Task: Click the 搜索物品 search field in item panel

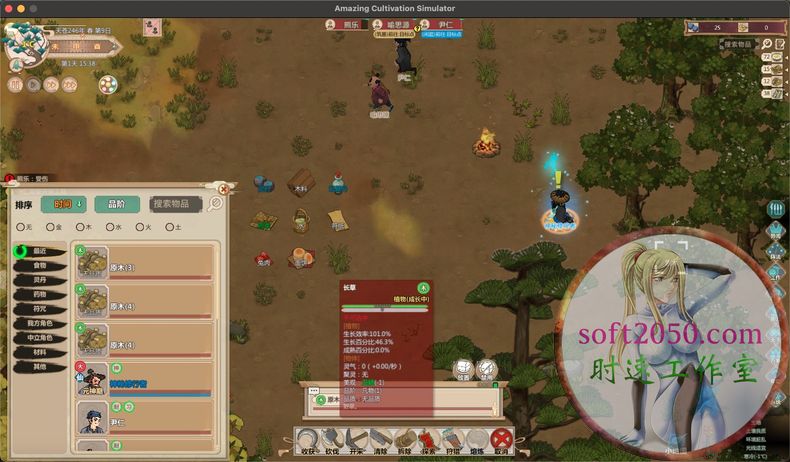Action: [x=175, y=204]
